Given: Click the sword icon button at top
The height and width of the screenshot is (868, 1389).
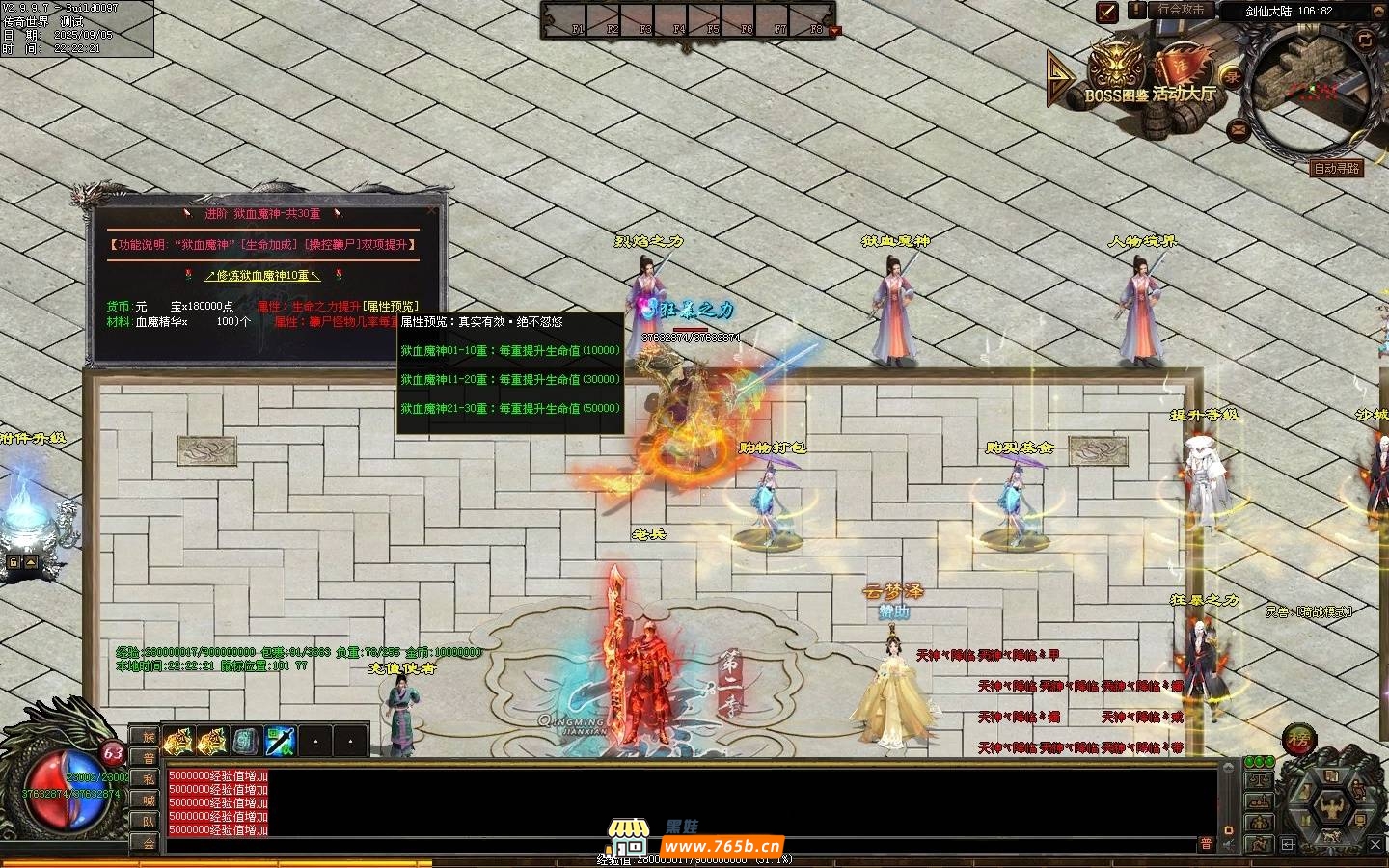Looking at the screenshot, I should point(1107,12).
